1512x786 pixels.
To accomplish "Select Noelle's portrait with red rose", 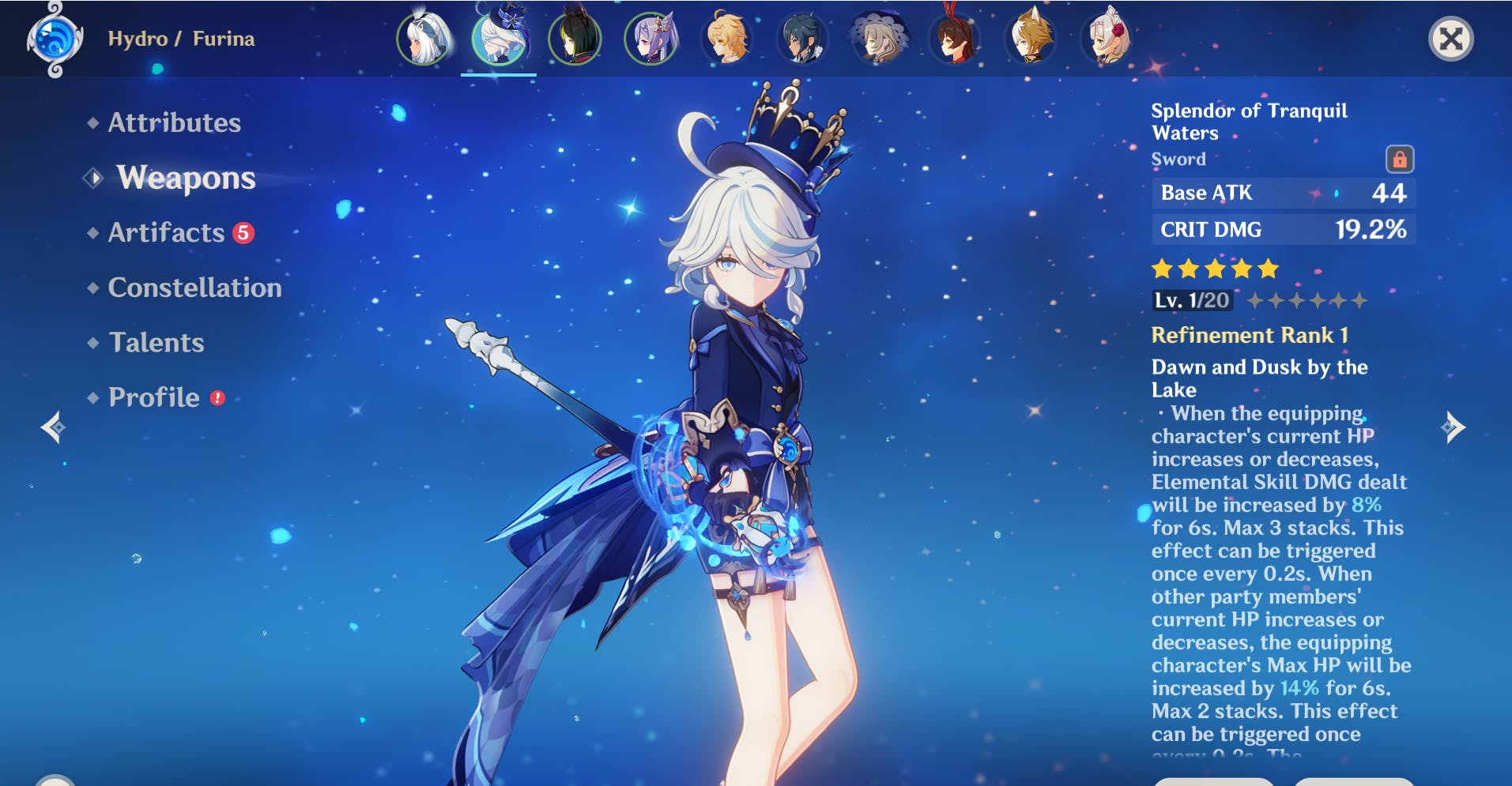I will click(x=1106, y=38).
